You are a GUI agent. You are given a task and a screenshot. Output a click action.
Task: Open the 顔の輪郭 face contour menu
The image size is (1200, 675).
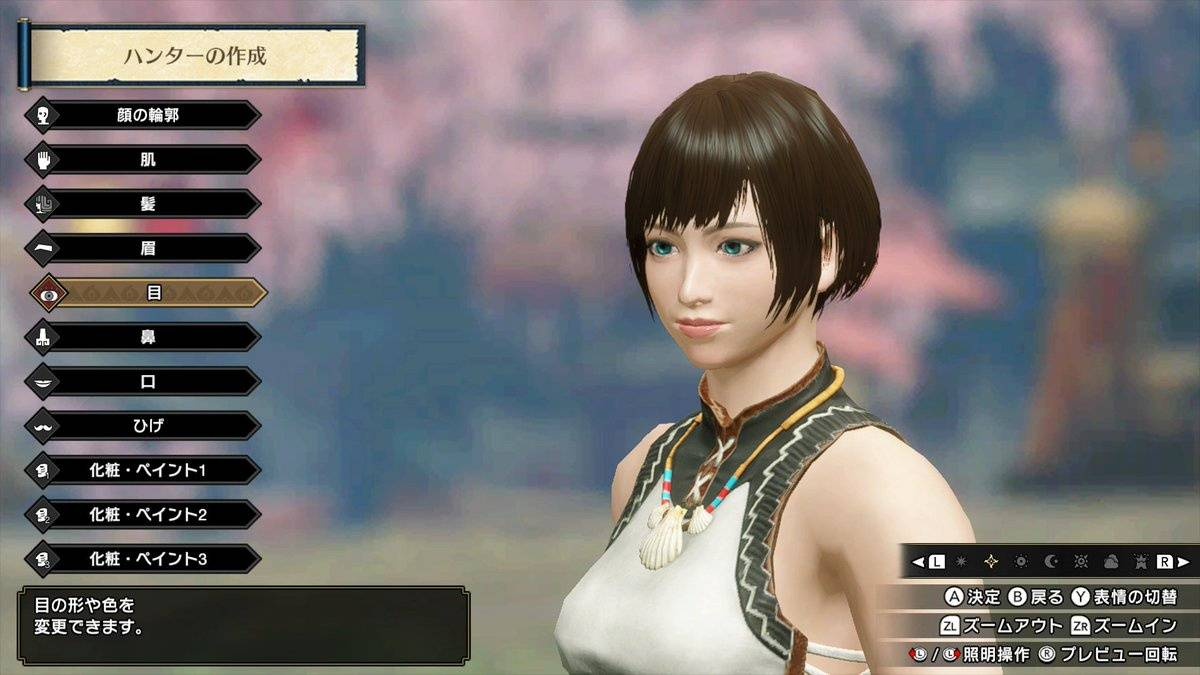coord(147,115)
